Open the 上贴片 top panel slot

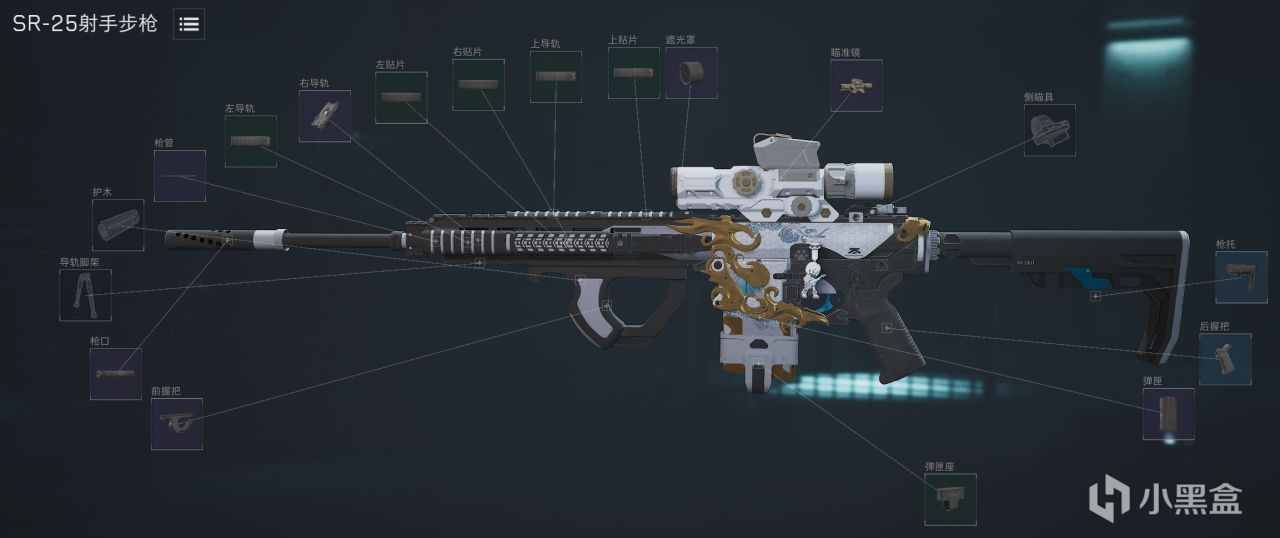634,73
